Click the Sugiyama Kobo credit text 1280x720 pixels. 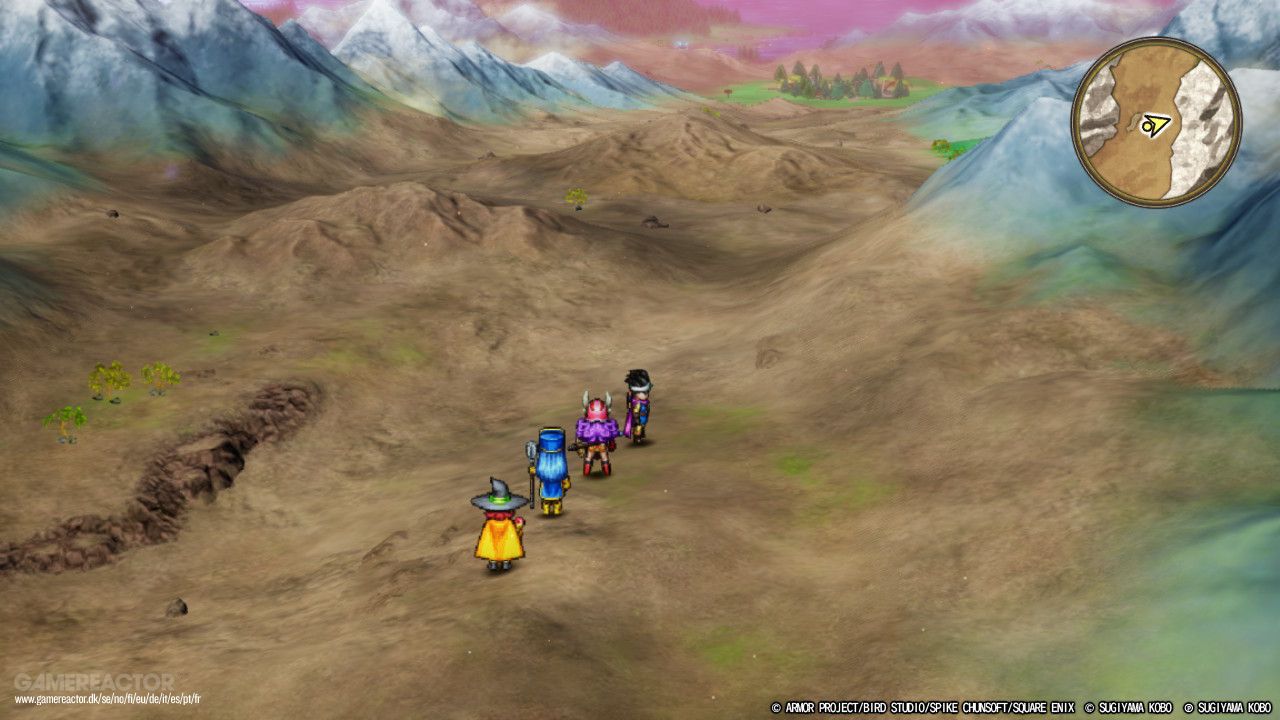click(1130, 706)
